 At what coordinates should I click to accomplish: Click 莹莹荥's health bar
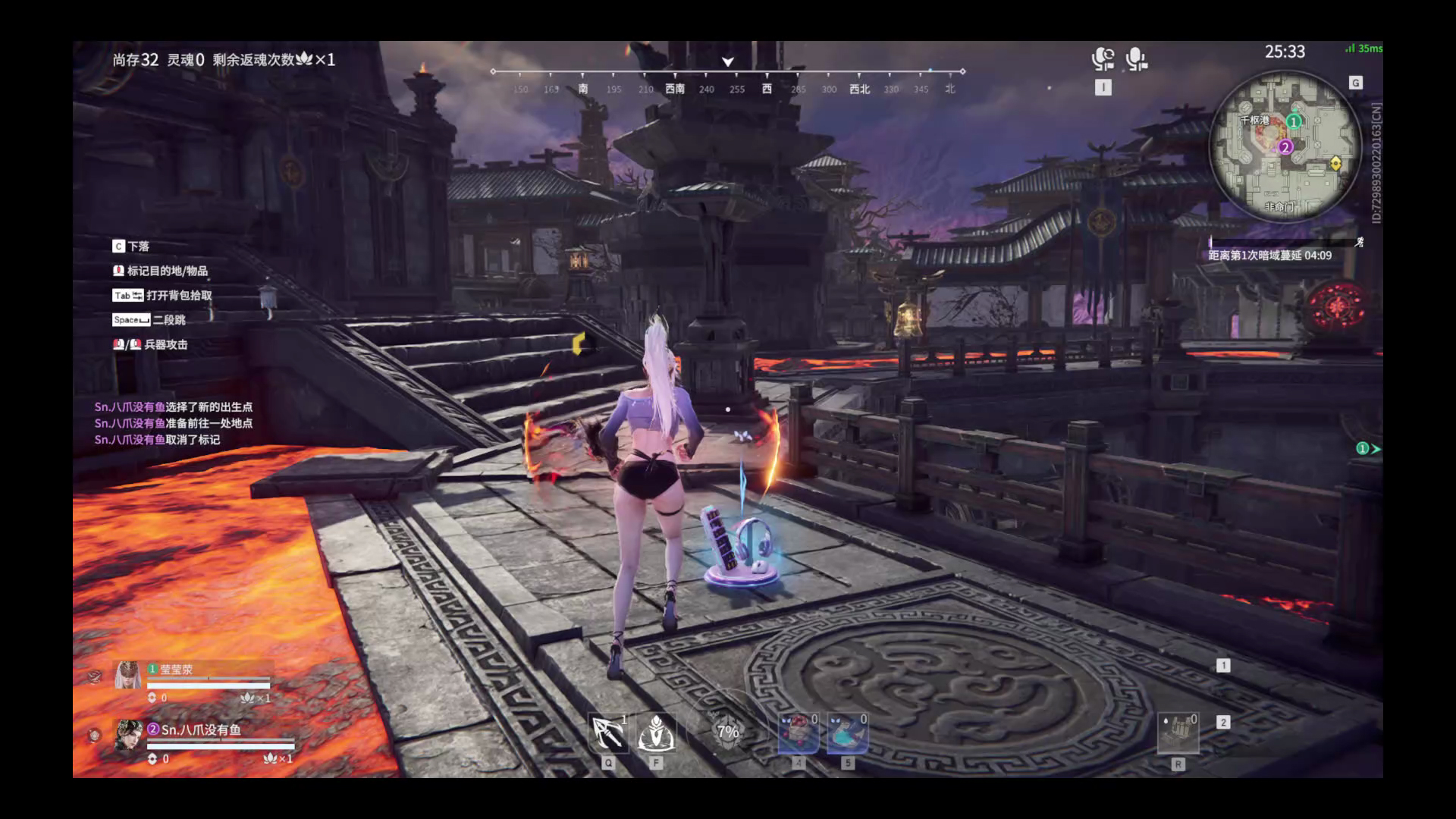(209, 686)
